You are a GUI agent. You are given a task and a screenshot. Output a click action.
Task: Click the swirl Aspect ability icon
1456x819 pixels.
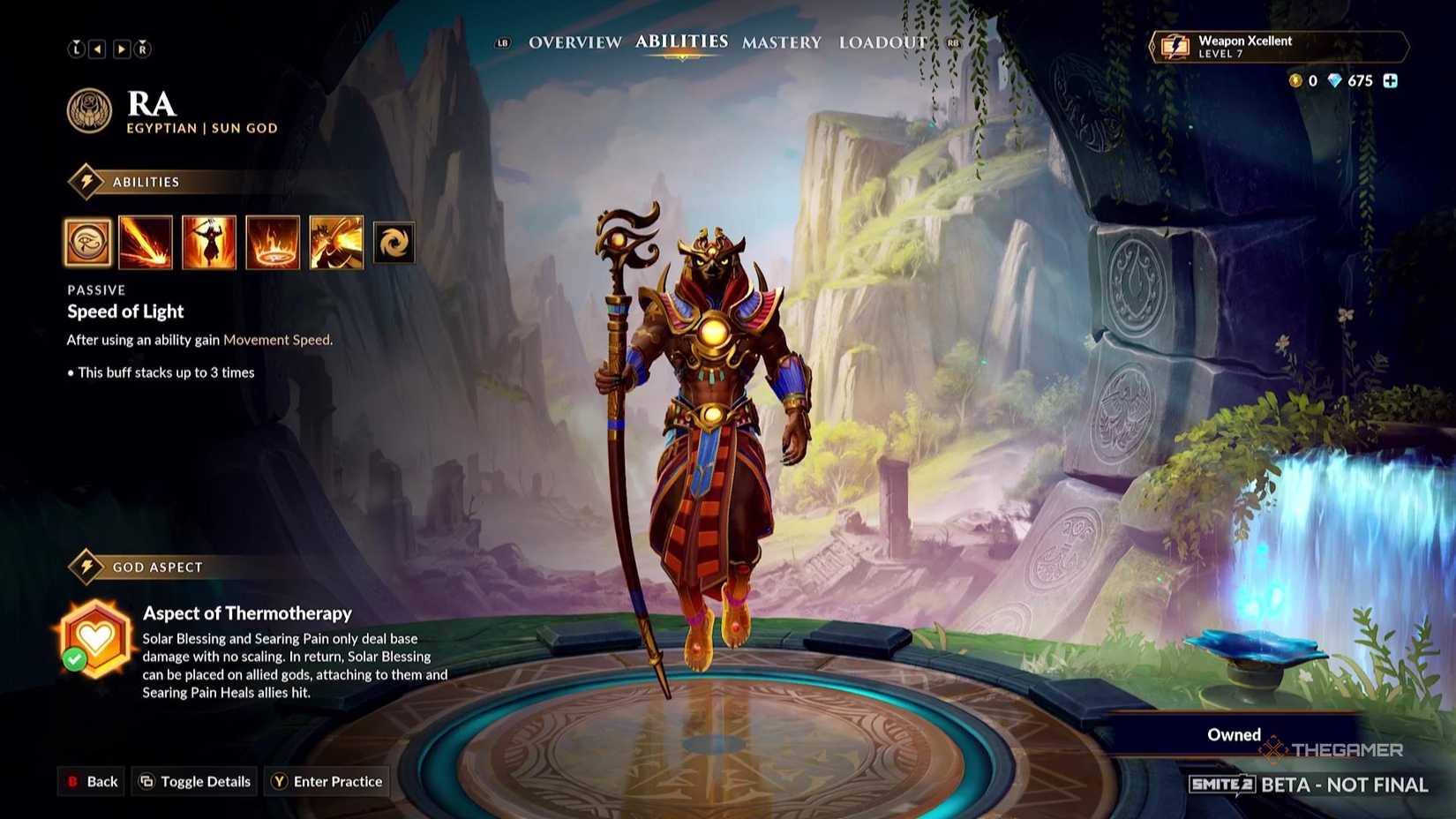click(x=394, y=242)
